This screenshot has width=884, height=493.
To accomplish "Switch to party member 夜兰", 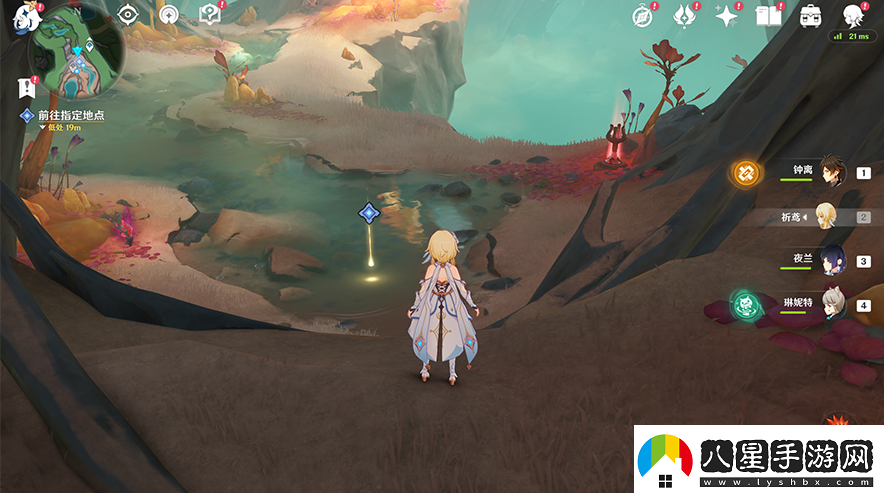I will pyautogui.click(x=832, y=260).
